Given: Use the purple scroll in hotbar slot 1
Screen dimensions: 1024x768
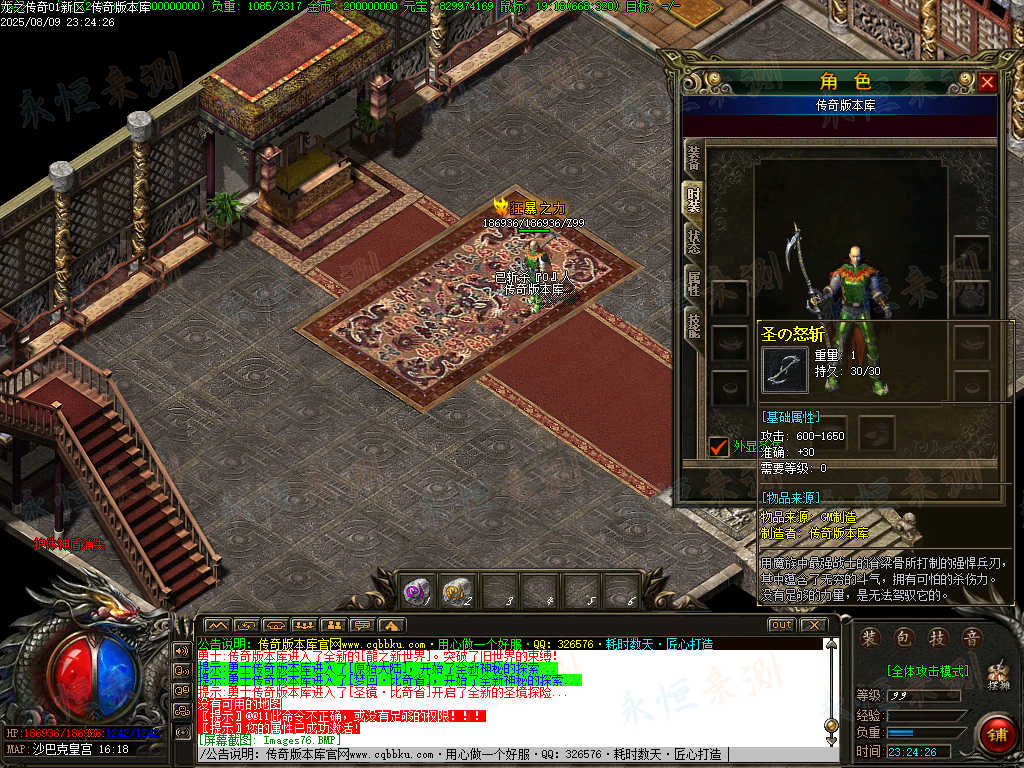Looking at the screenshot, I should coord(415,591).
